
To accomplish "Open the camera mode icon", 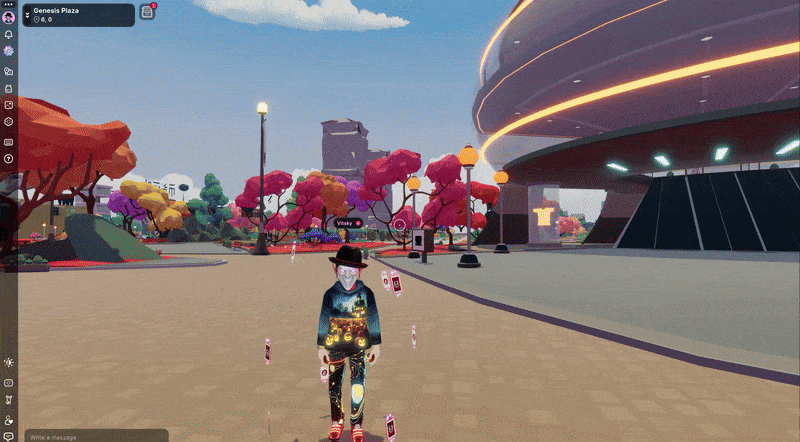I will tap(9, 383).
